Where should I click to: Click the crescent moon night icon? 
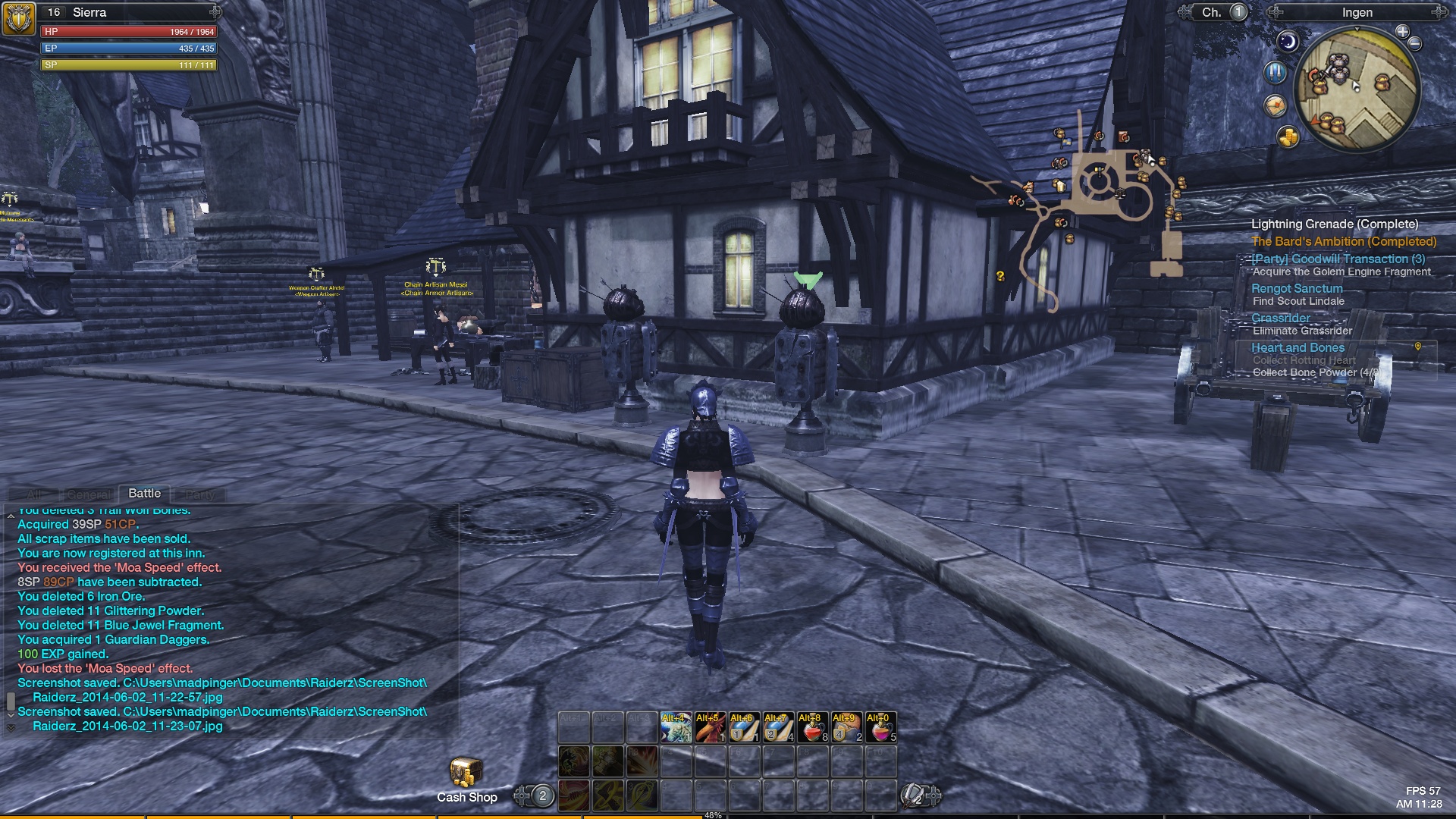pos(1288,42)
